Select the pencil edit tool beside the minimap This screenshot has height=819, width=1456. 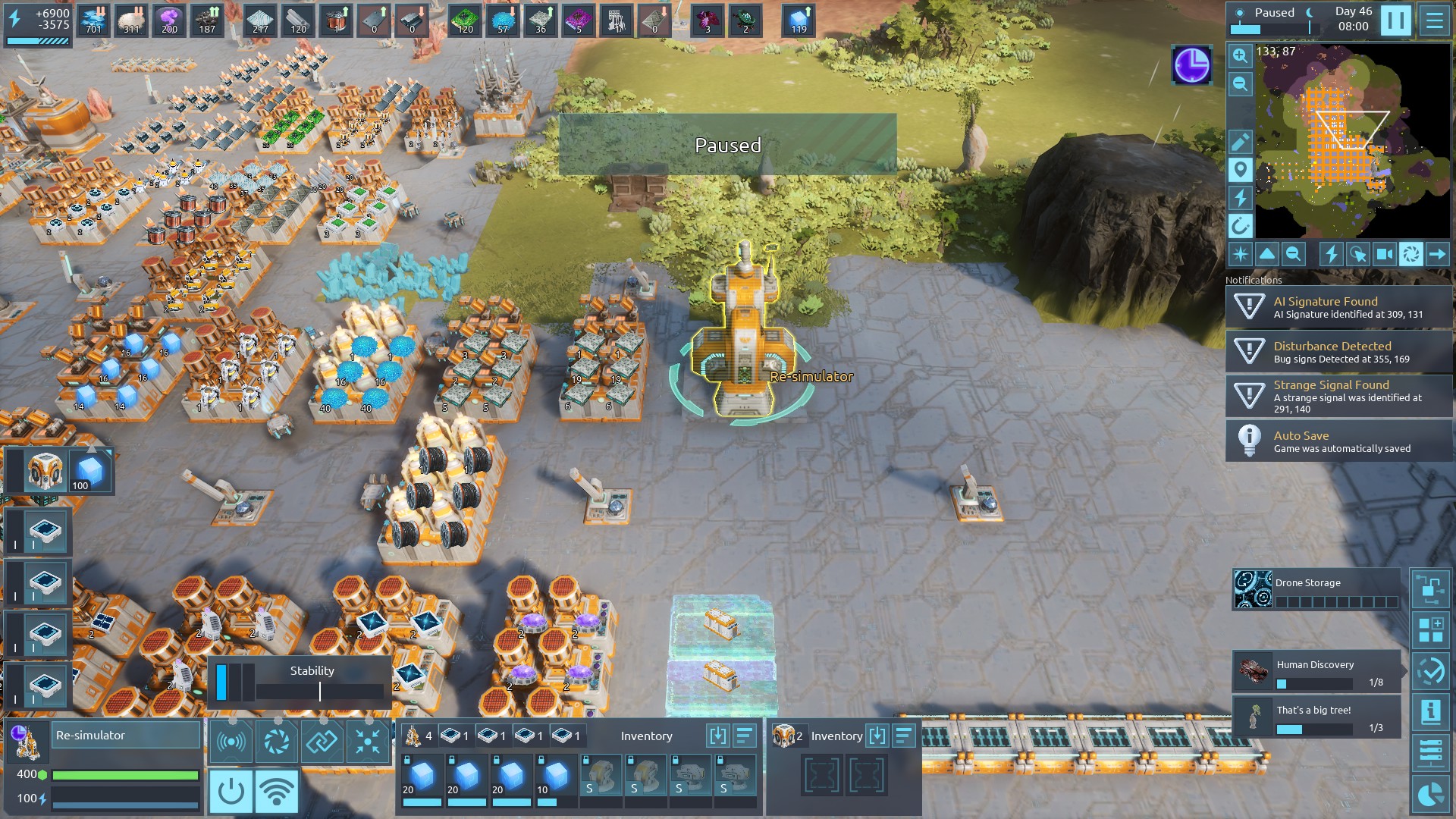[x=1240, y=142]
